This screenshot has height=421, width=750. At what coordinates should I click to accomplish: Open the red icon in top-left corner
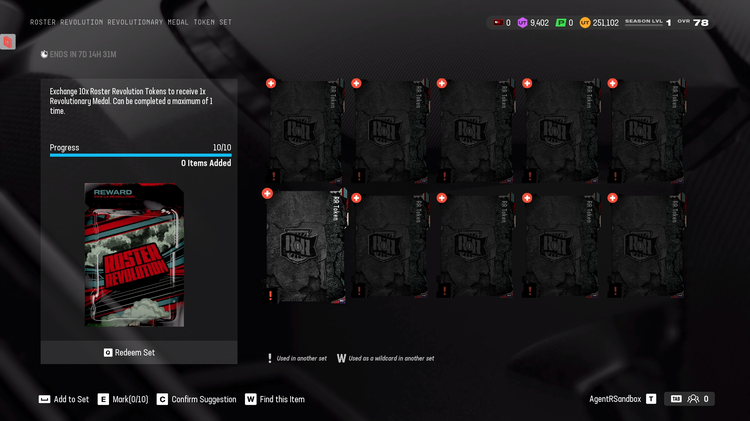point(8,42)
